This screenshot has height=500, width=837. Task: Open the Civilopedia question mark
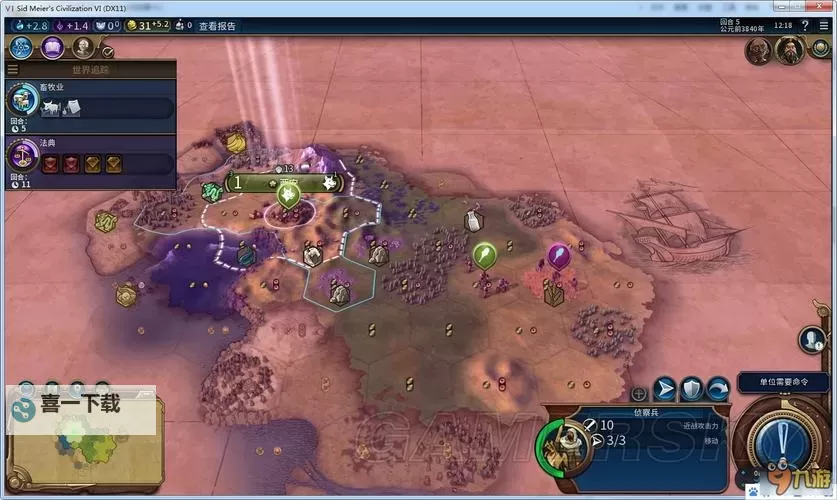pyautogui.click(x=805, y=26)
